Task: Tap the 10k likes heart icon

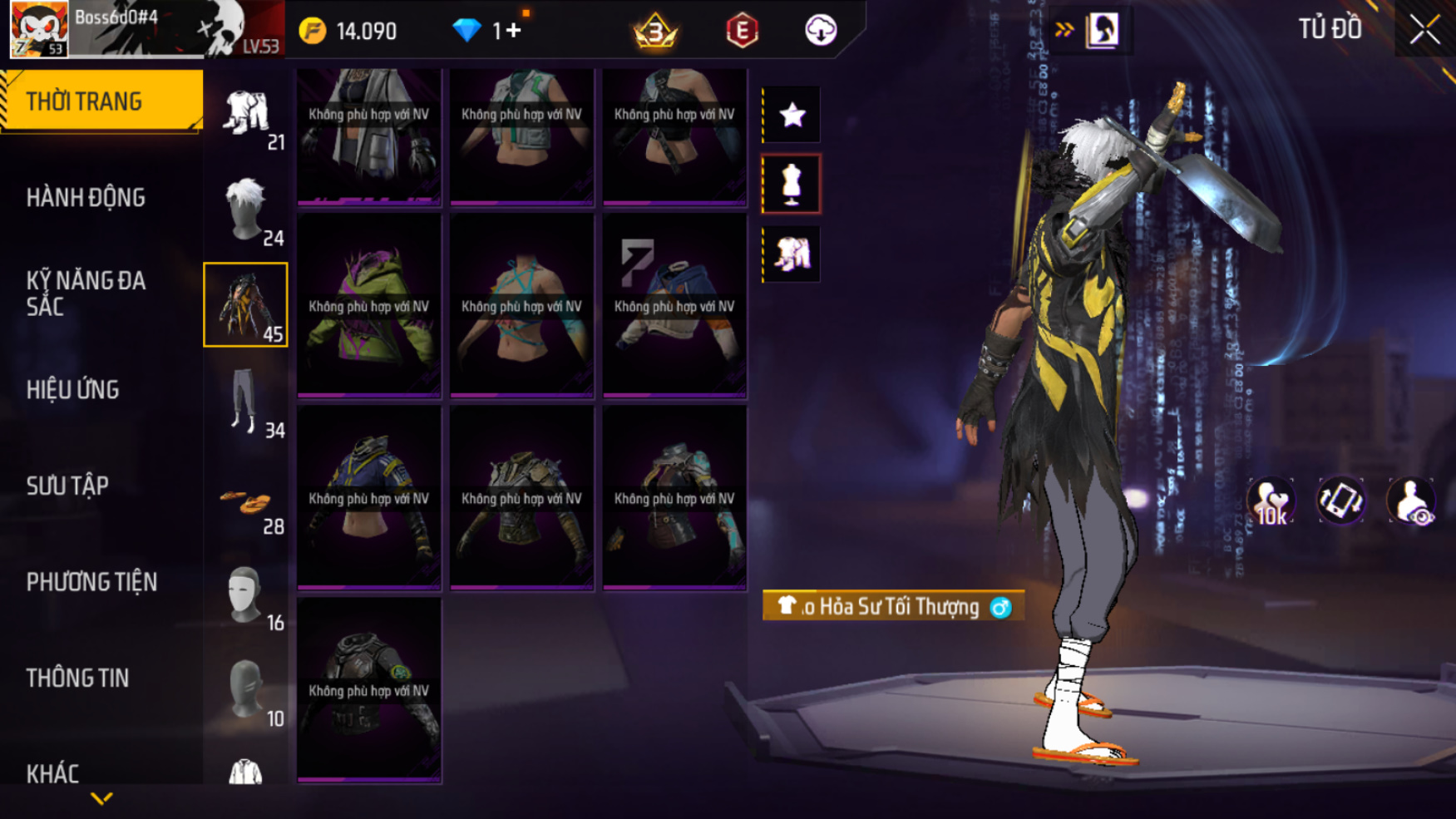Action: coord(1271,501)
